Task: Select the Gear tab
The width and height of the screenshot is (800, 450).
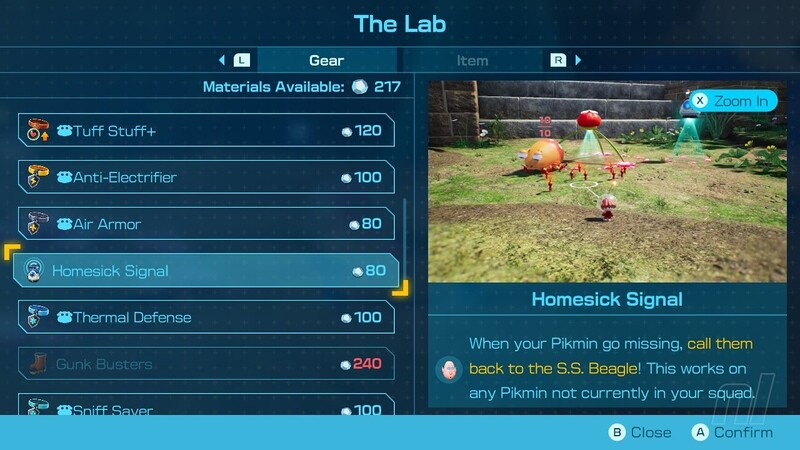Action: click(x=326, y=60)
